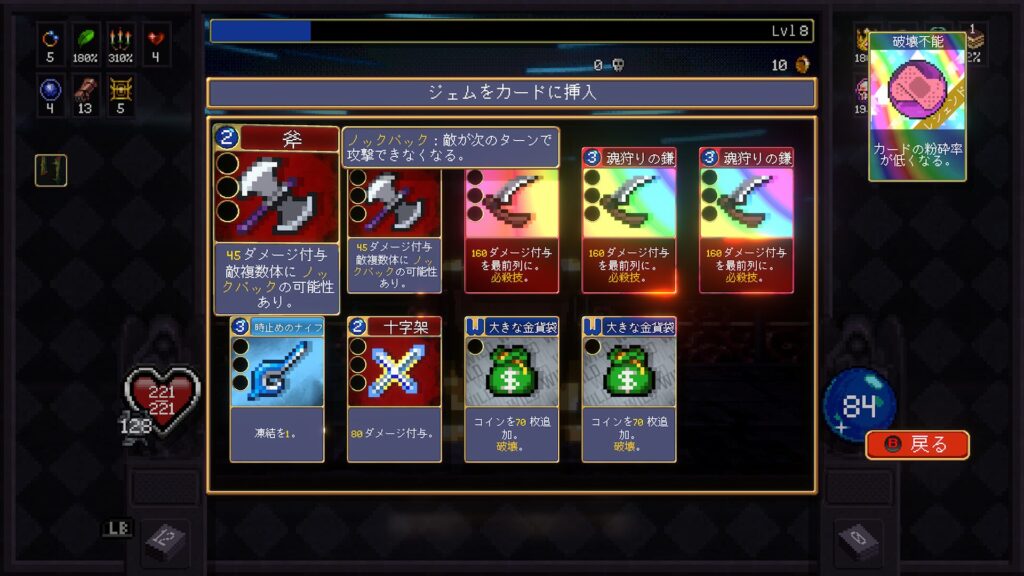Pick the 十字架 cross card
The width and height of the screenshot is (1024, 576).
tap(394, 388)
